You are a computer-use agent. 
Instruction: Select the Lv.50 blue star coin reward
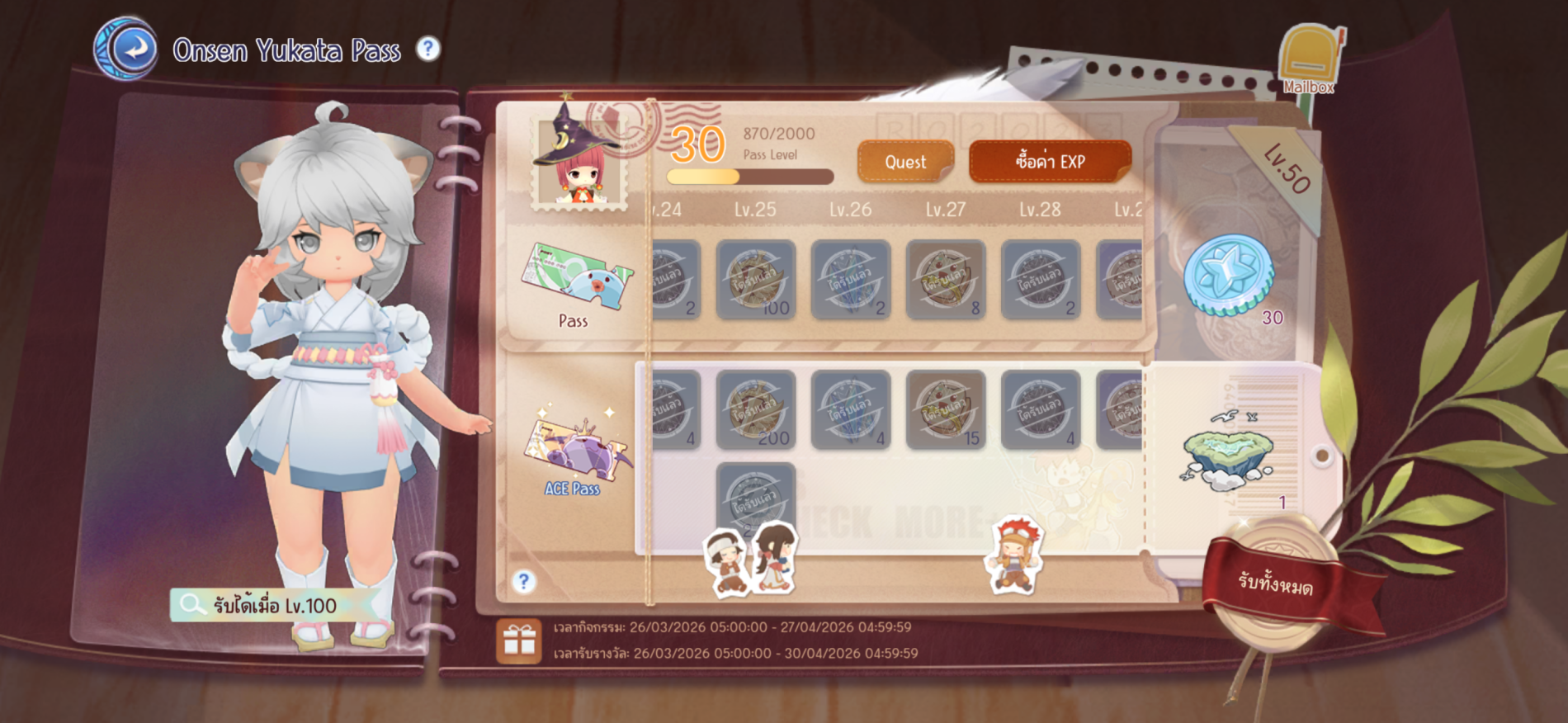1229,276
